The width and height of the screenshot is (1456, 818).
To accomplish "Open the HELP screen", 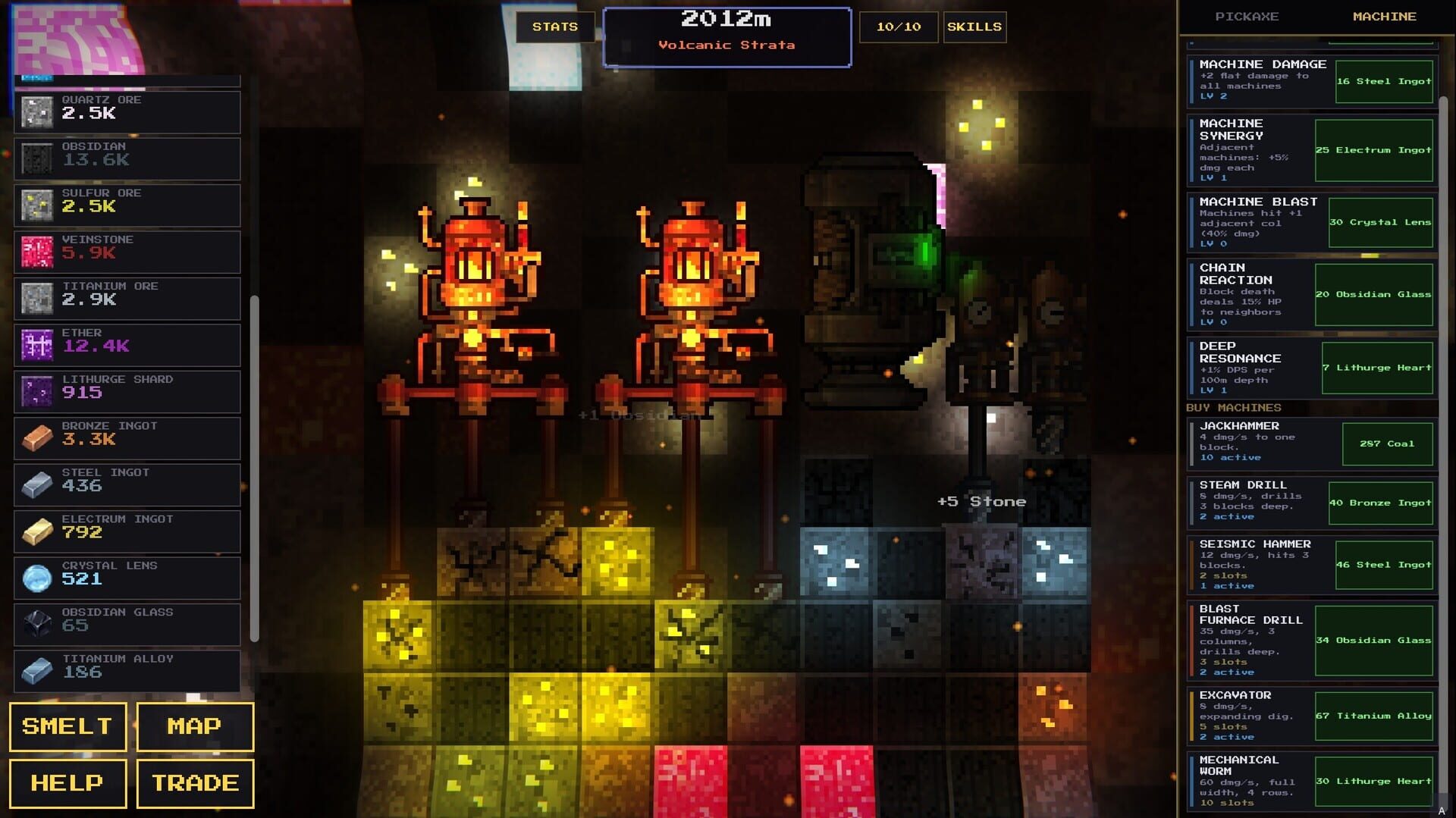I will (x=67, y=782).
